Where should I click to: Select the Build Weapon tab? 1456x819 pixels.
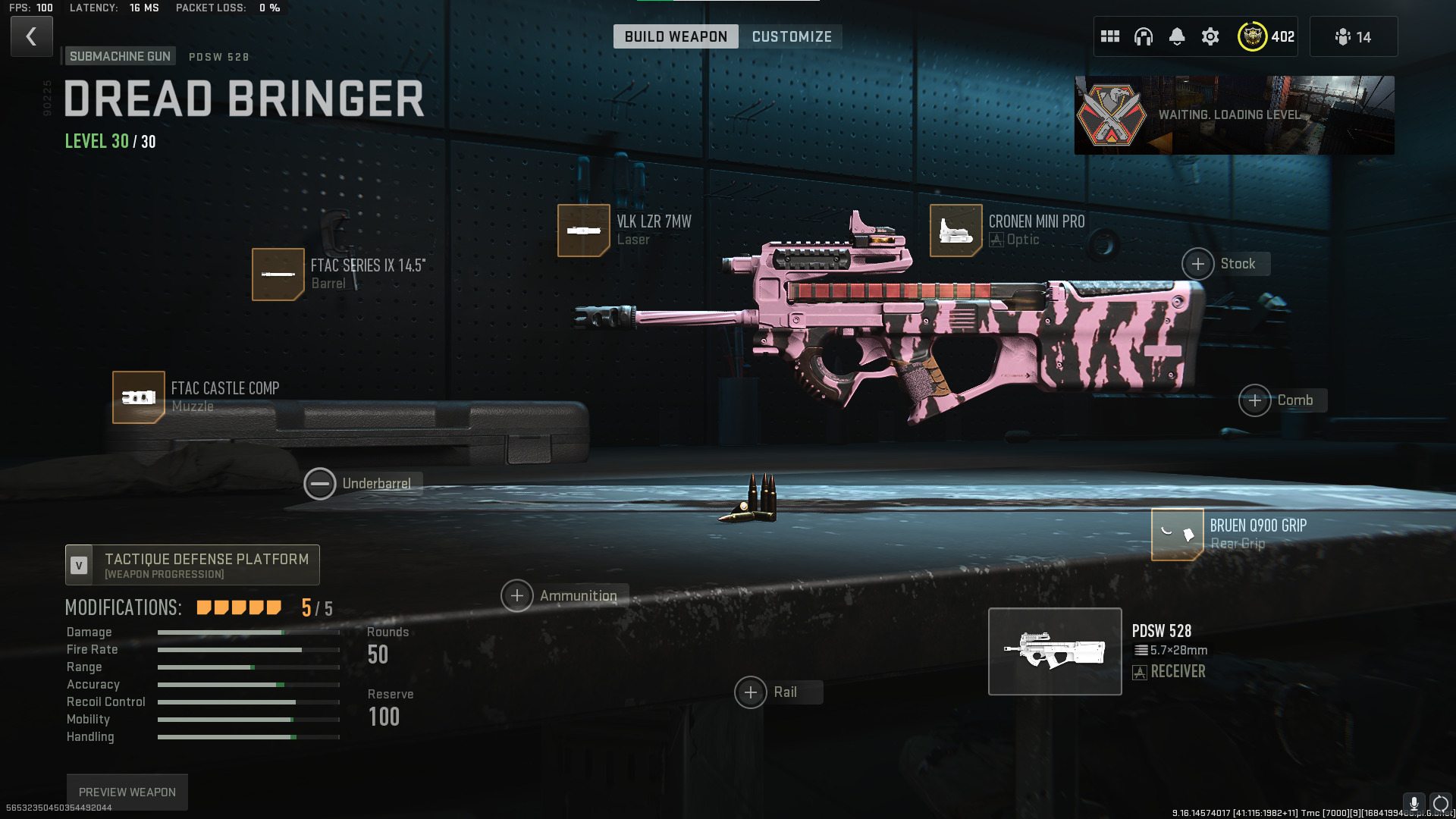[675, 36]
